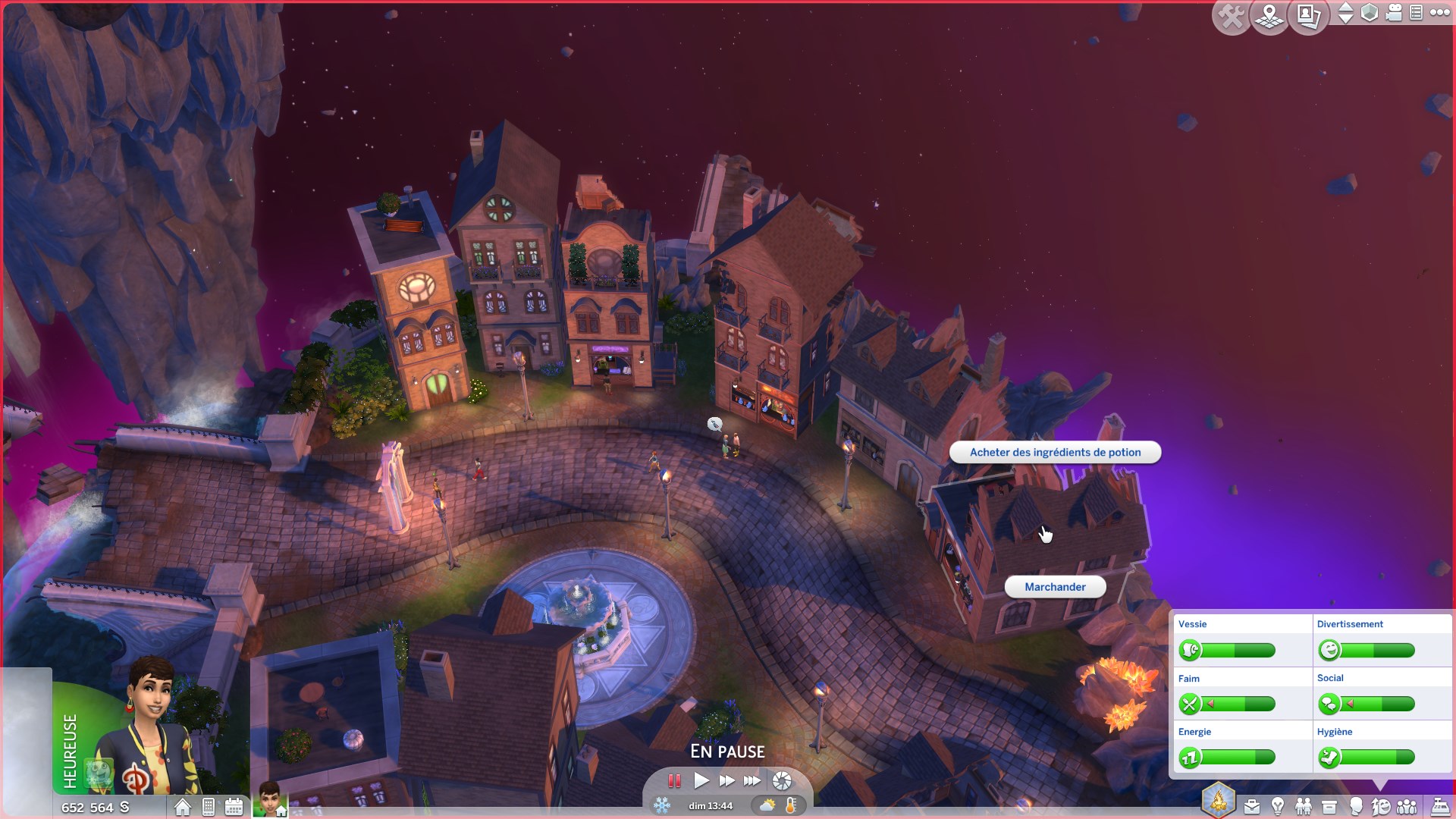Select the 'Marchander' interaction
1456x819 pixels.
(1055, 586)
